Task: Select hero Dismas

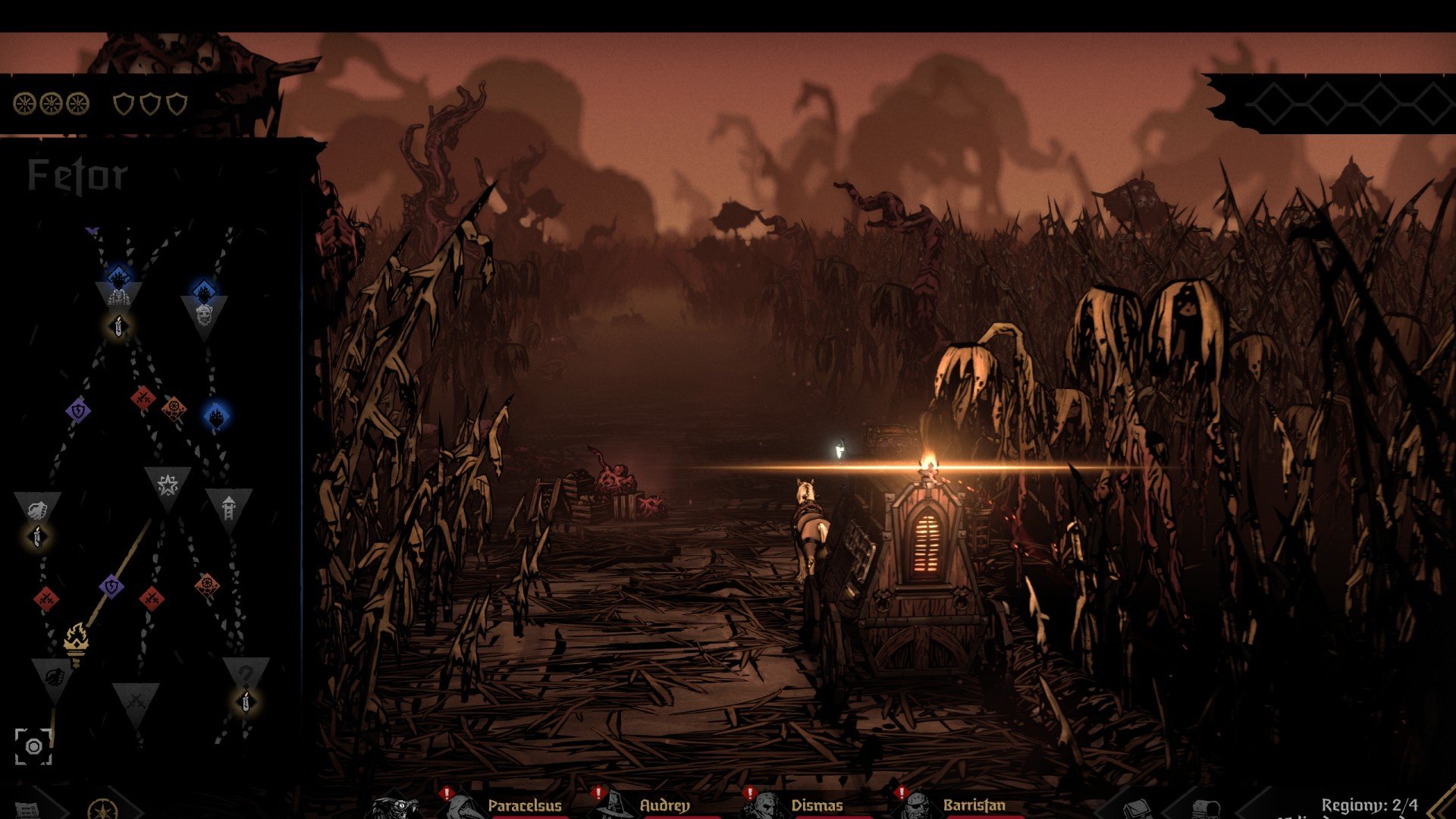Action: click(x=816, y=805)
